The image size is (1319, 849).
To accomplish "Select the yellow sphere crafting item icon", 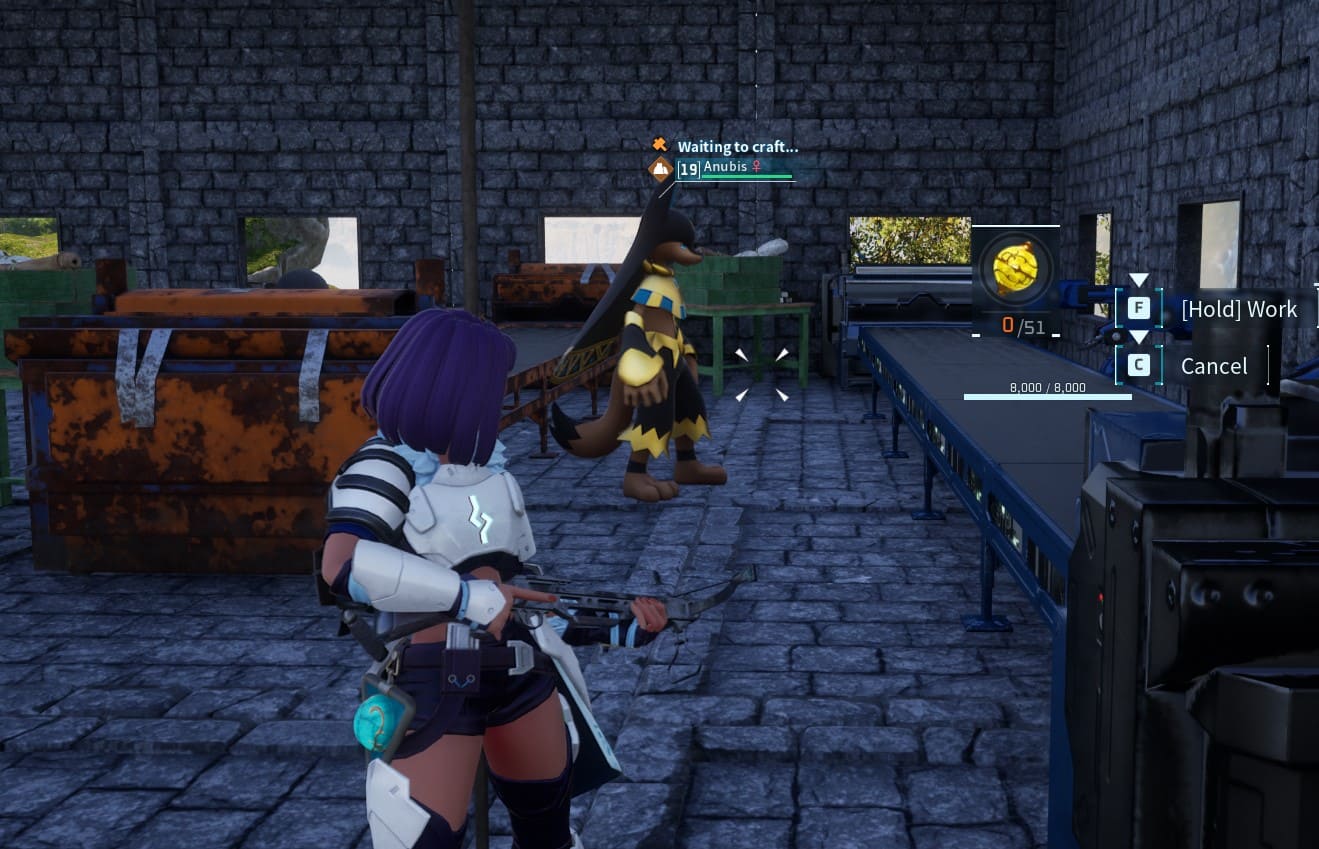I will click(x=1014, y=269).
